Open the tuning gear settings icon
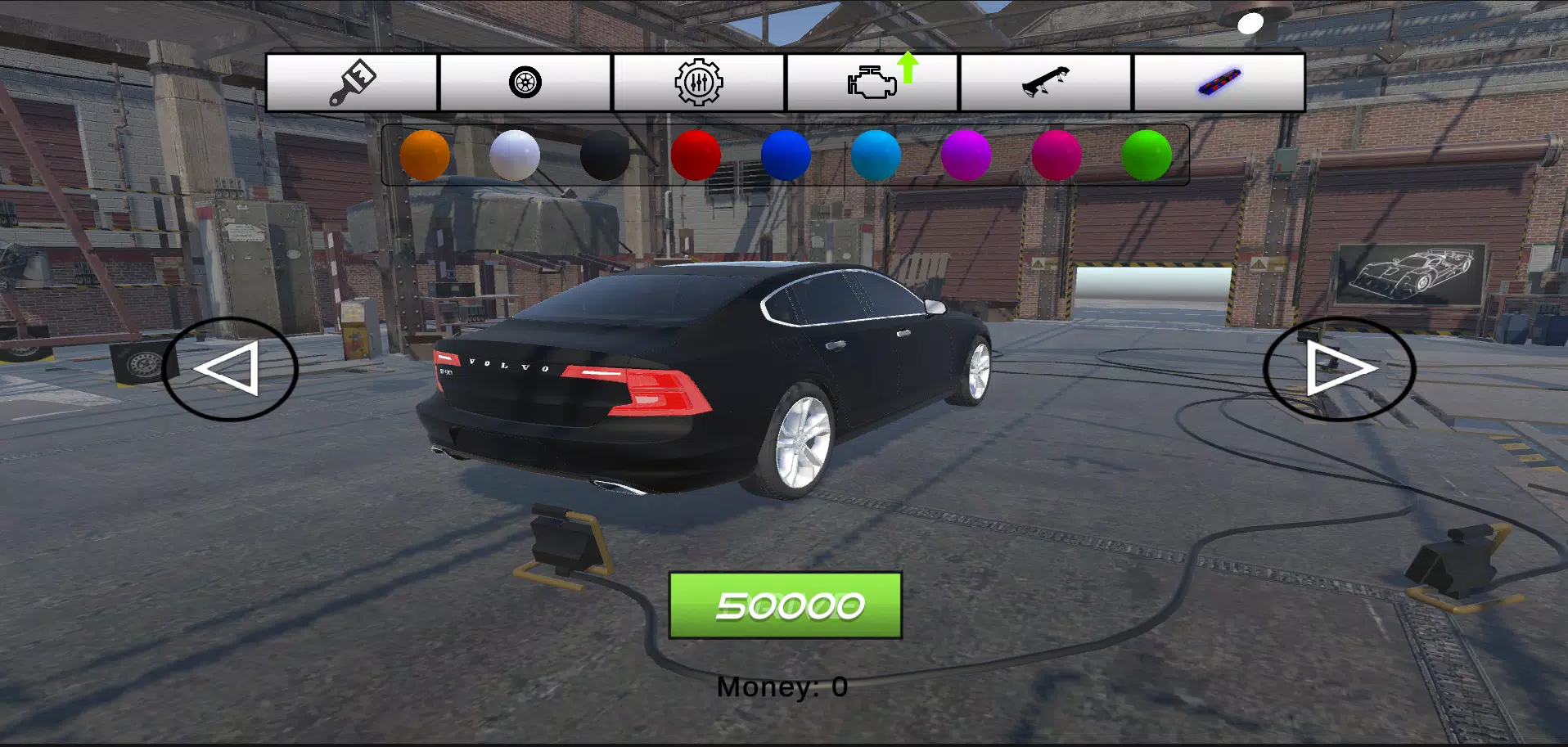1568x747 pixels. (698, 82)
